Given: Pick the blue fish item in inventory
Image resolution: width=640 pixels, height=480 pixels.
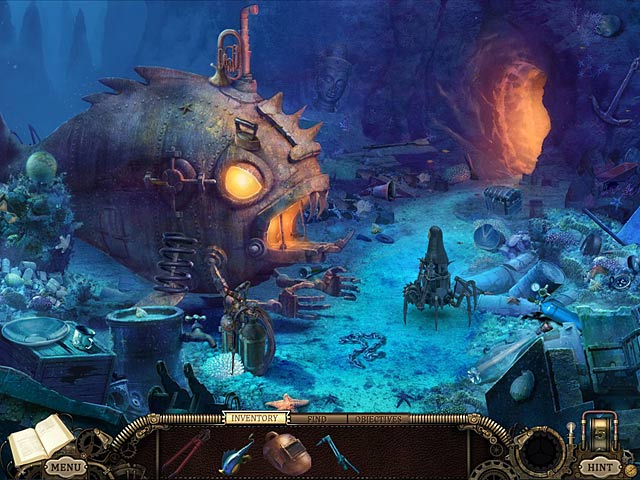Looking at the screenshot, I should 236,453.
